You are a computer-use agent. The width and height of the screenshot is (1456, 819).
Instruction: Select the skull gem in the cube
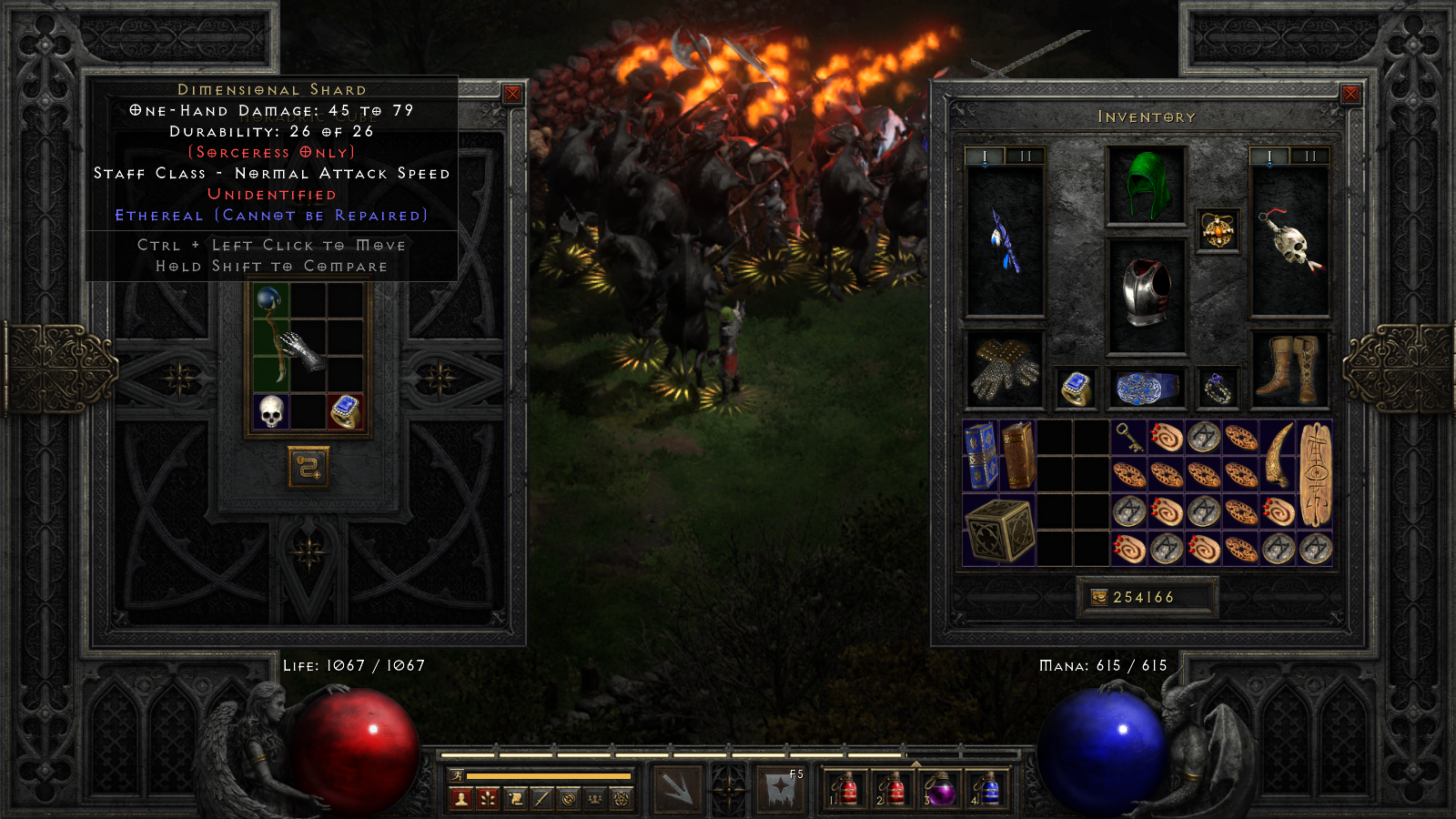click(271, 411)
